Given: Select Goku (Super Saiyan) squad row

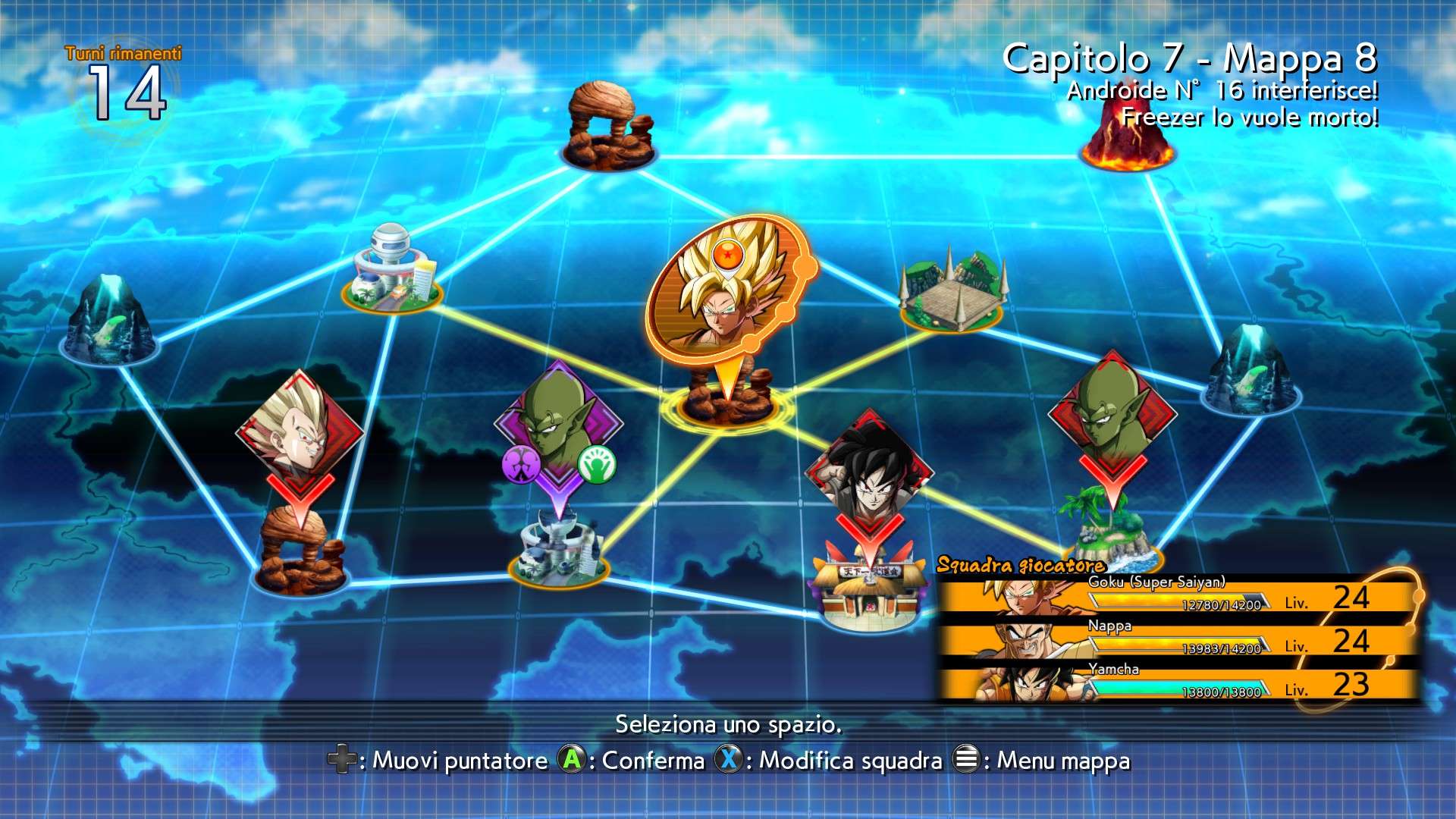Looking at the screenshot, I should pyautogui.click(x=1175, y=596).
